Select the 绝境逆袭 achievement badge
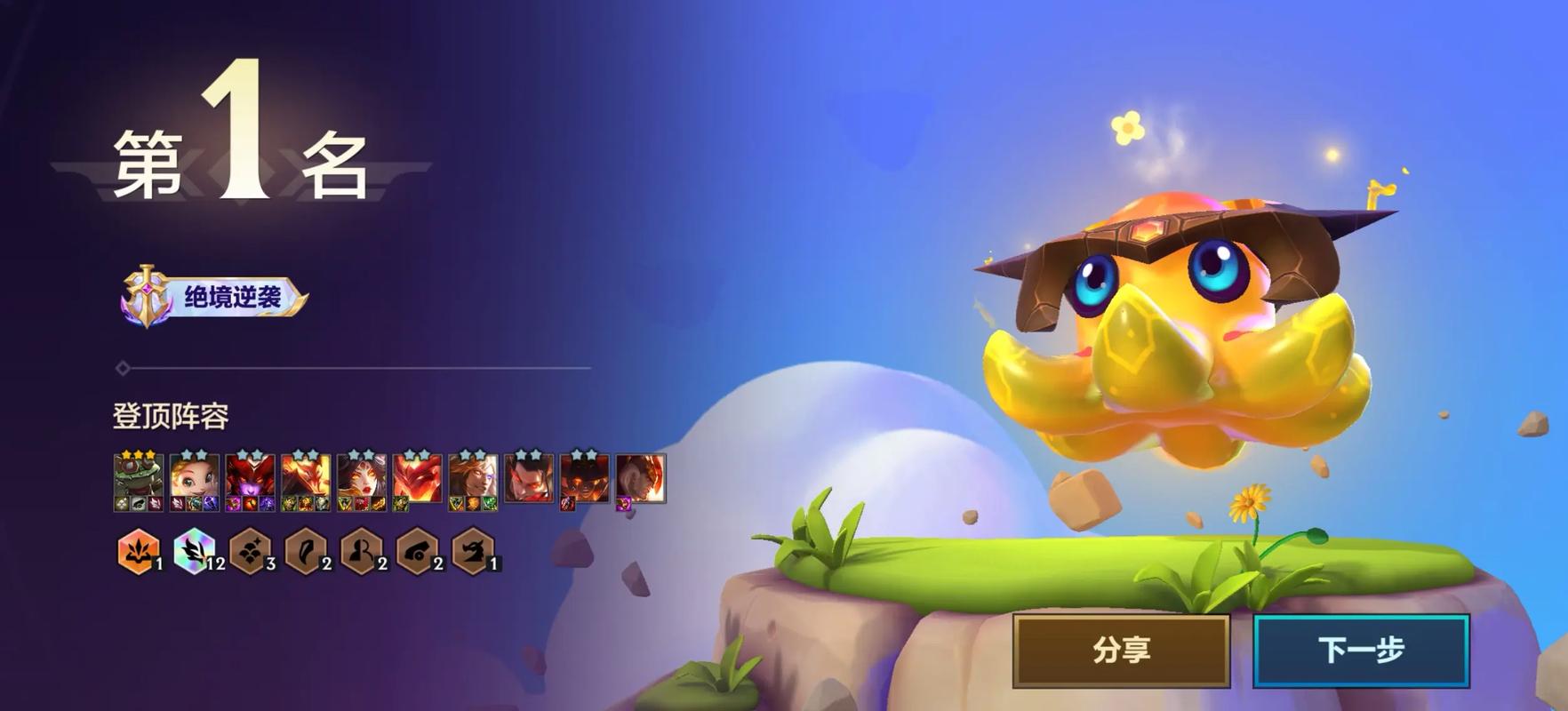 [215, 297]
